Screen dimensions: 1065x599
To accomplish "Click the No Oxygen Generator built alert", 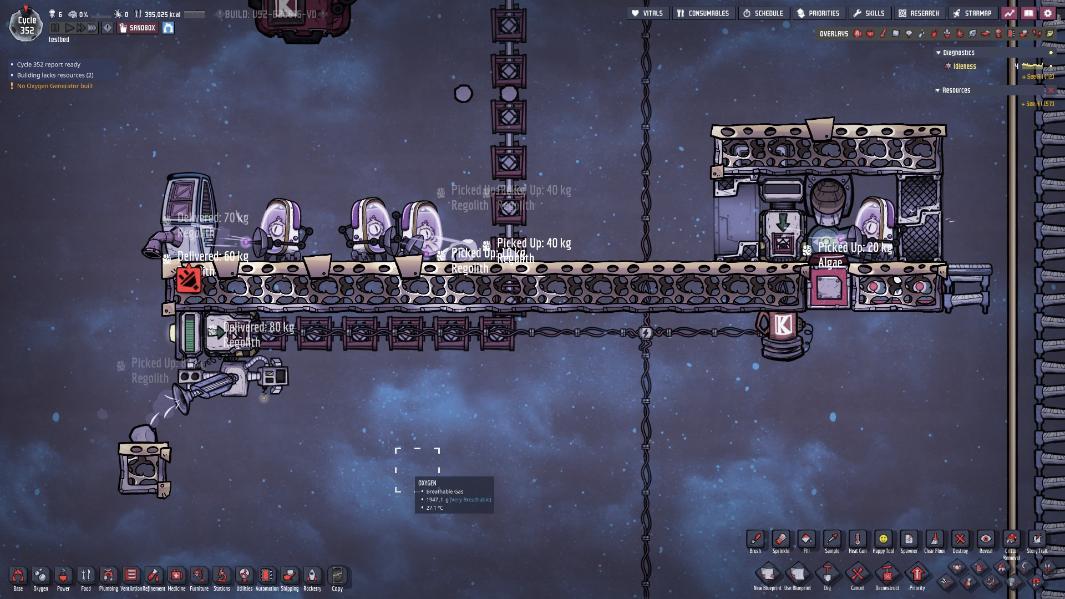I will point(55,86).
